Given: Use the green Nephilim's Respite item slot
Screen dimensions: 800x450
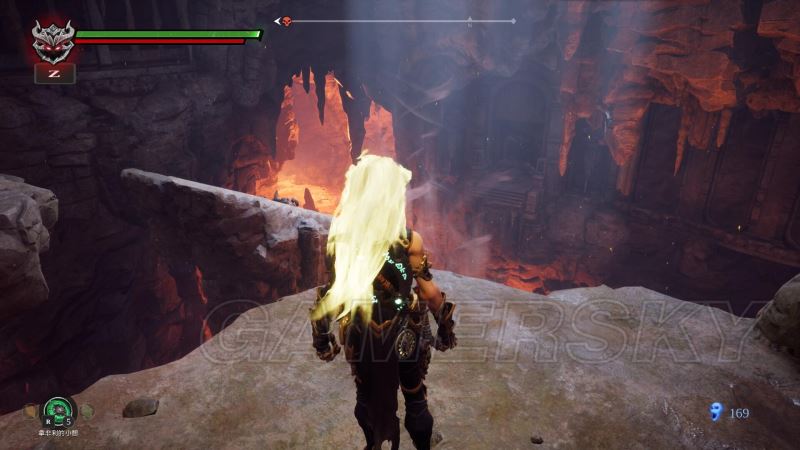Looking at the screenshot, I should tap(59, 408).
